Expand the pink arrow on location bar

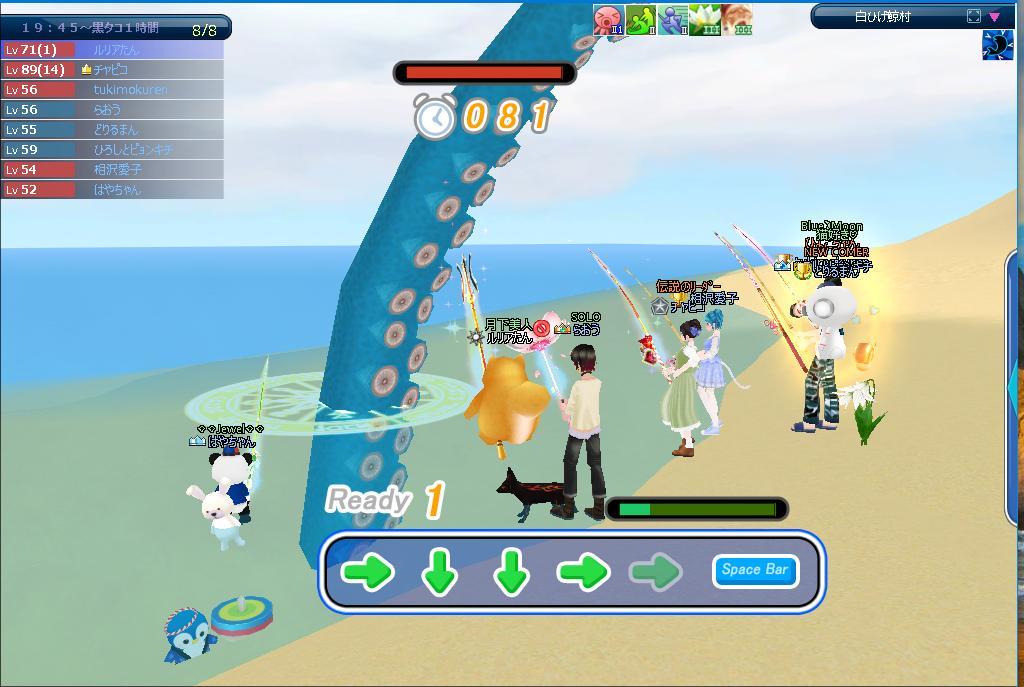coord(995,16)
